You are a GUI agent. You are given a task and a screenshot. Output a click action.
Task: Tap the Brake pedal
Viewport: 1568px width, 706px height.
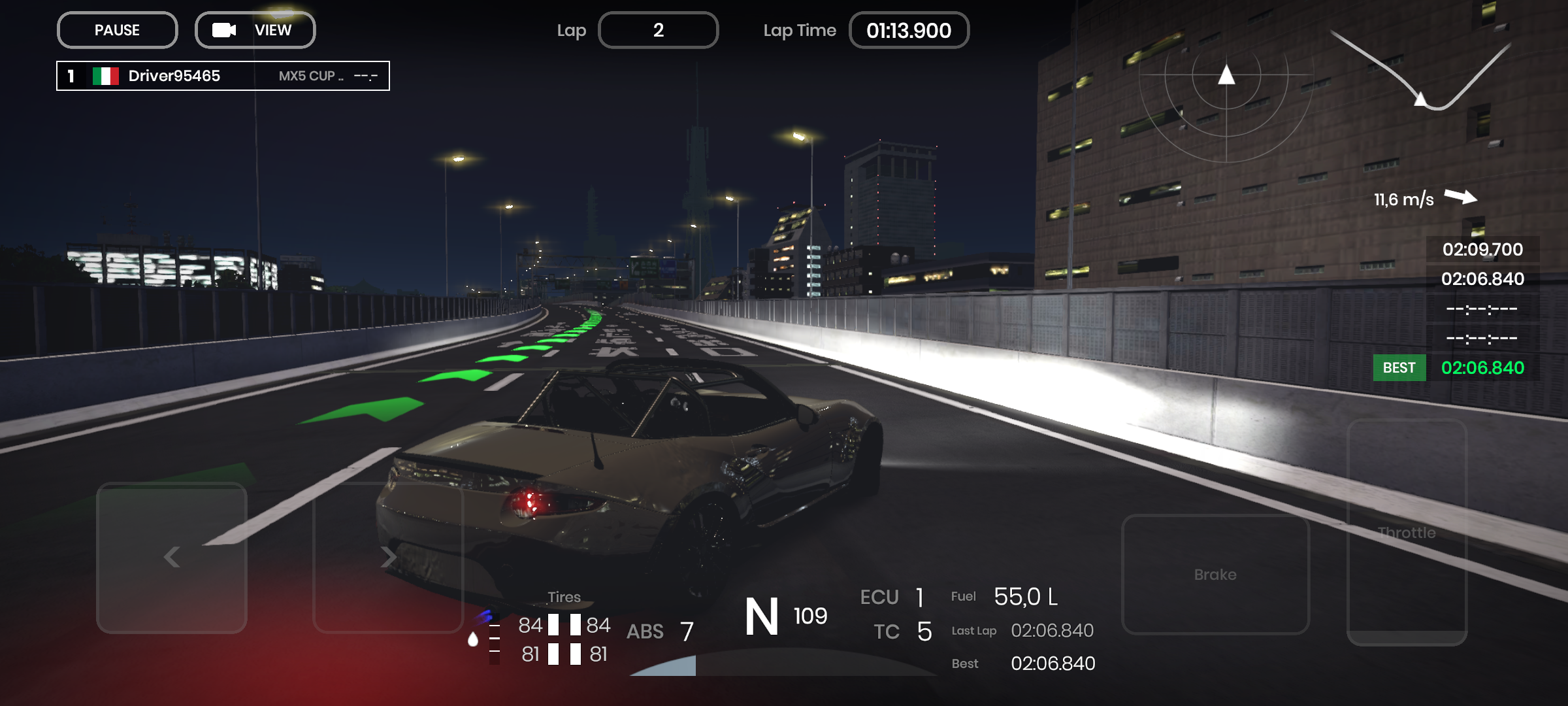[1215, 574]
